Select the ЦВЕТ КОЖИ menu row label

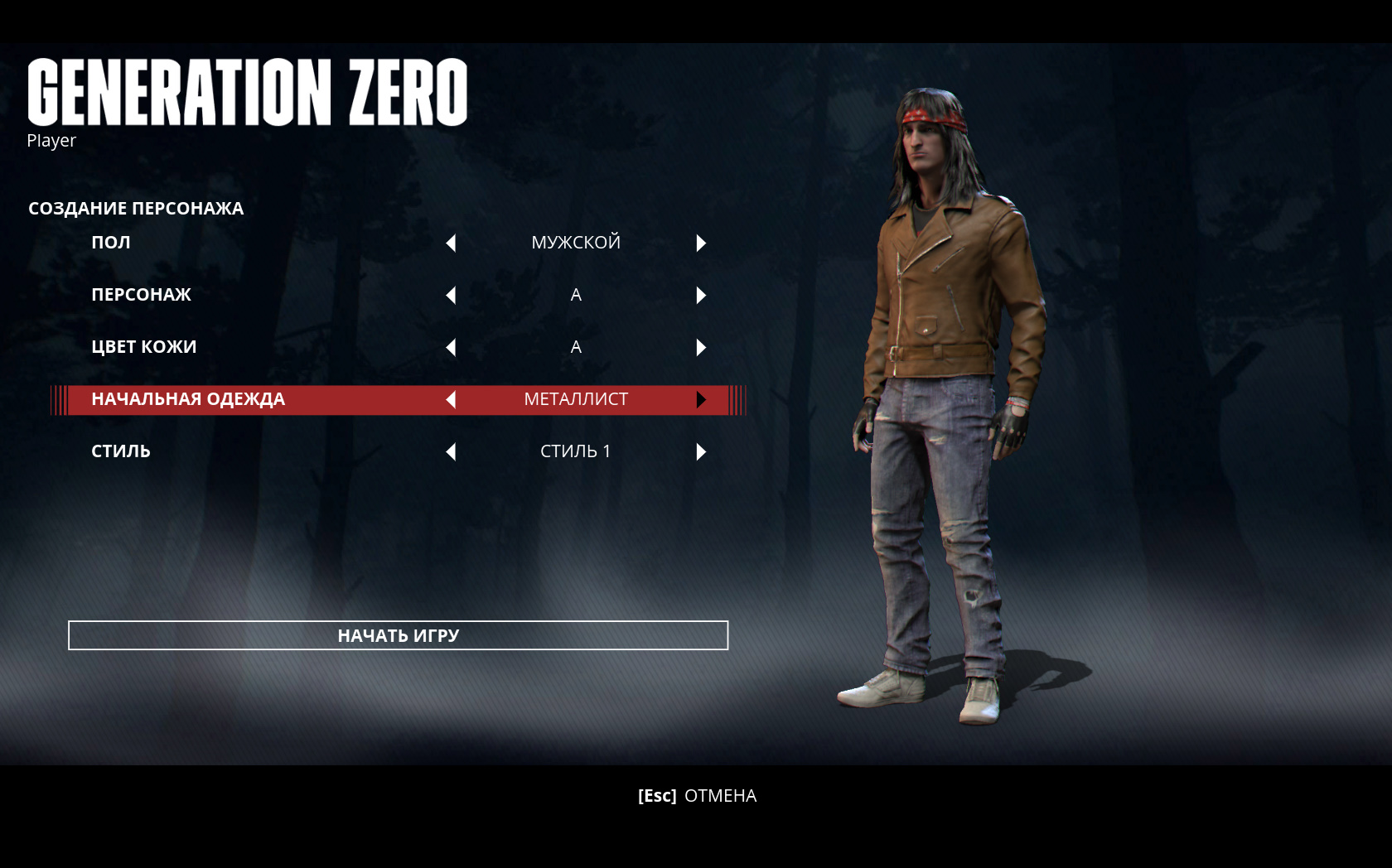click(143, 347)
